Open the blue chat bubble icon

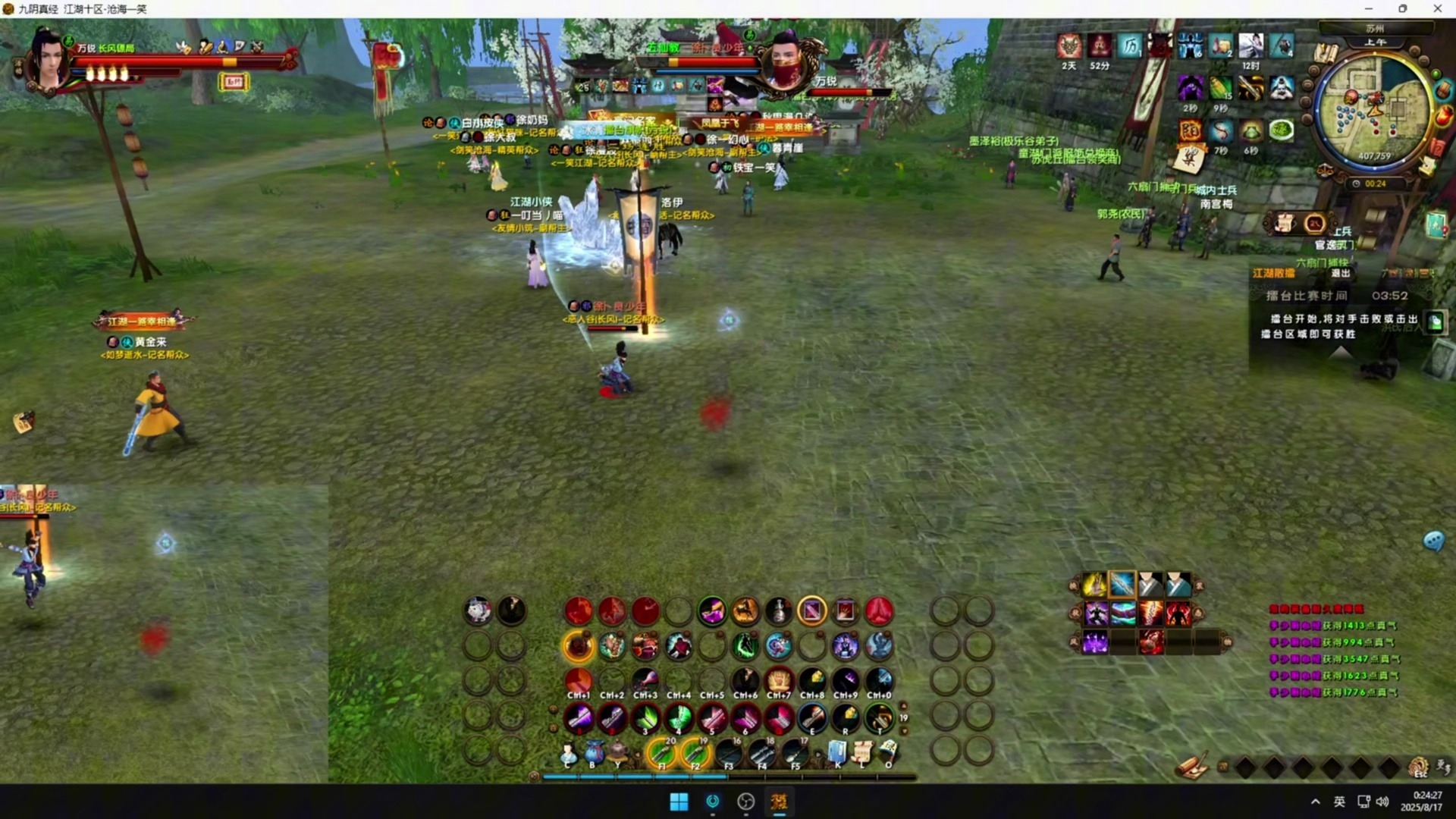tap(1432, 541)
